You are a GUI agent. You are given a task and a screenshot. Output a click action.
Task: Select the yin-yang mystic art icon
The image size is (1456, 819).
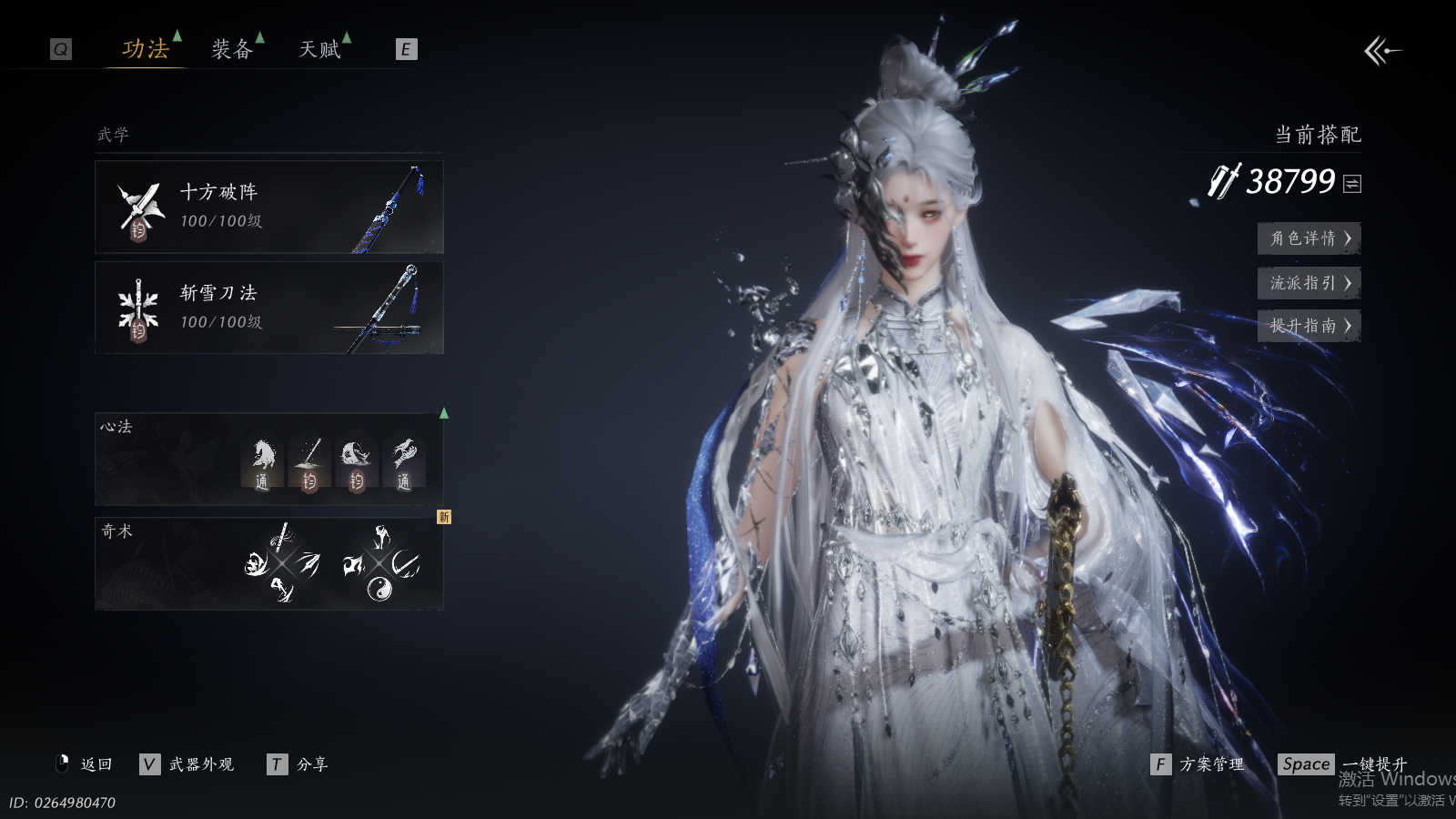[x=379, y=590]
